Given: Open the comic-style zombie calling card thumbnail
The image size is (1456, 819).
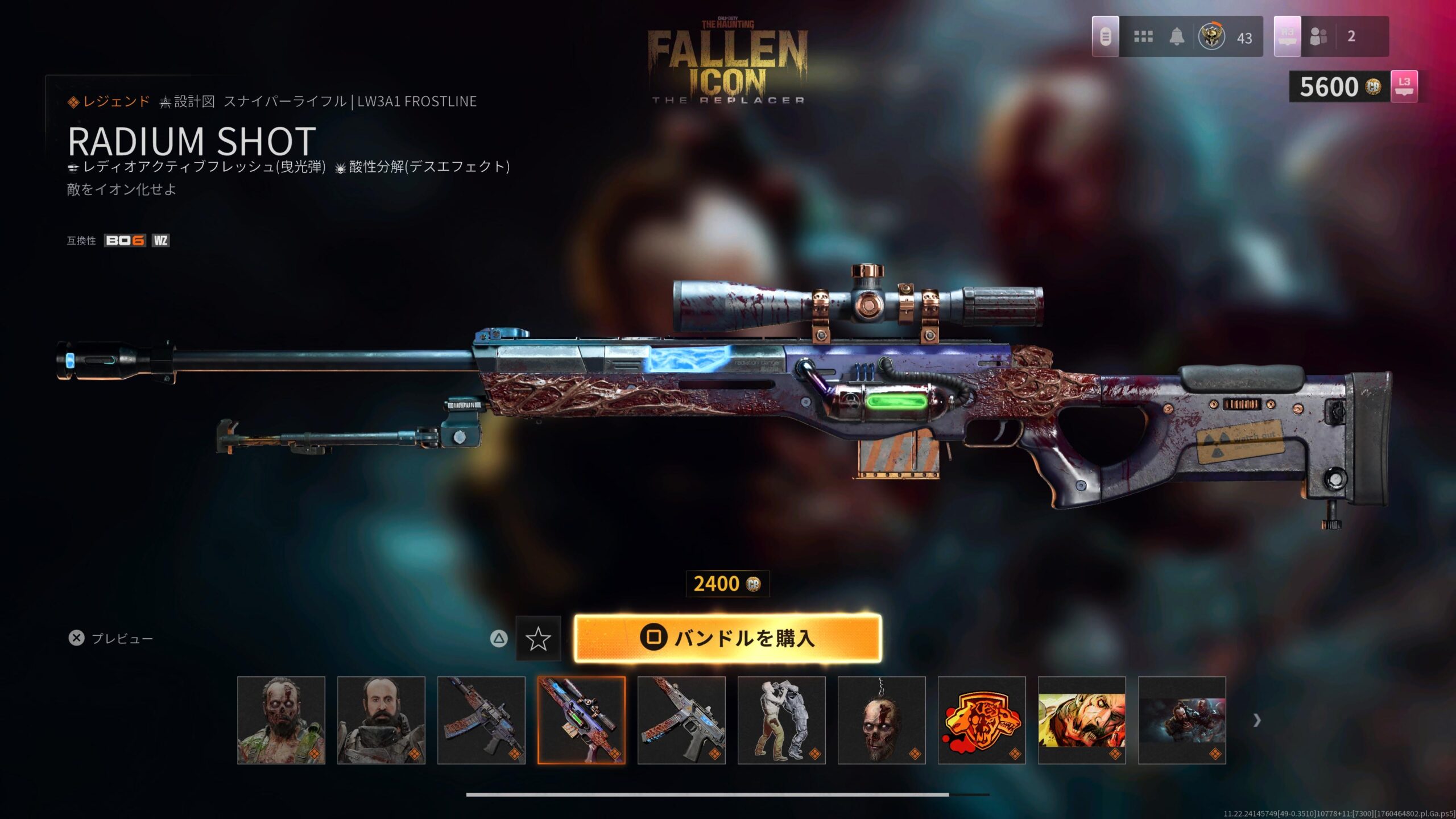Looking at the screenshot, I should (x=1082, y=720).
